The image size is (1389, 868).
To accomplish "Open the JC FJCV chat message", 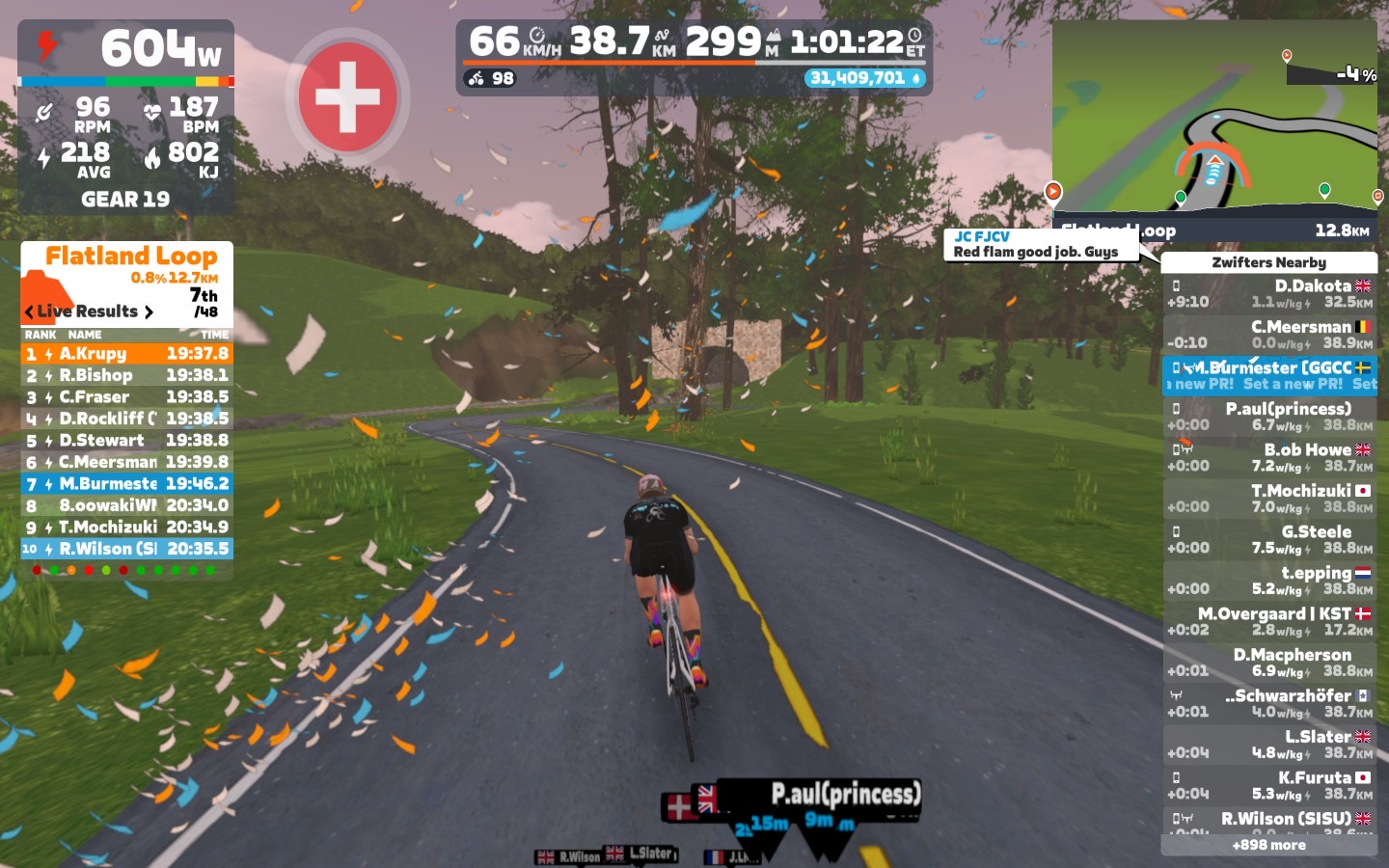I will (x=1040, y=244).
